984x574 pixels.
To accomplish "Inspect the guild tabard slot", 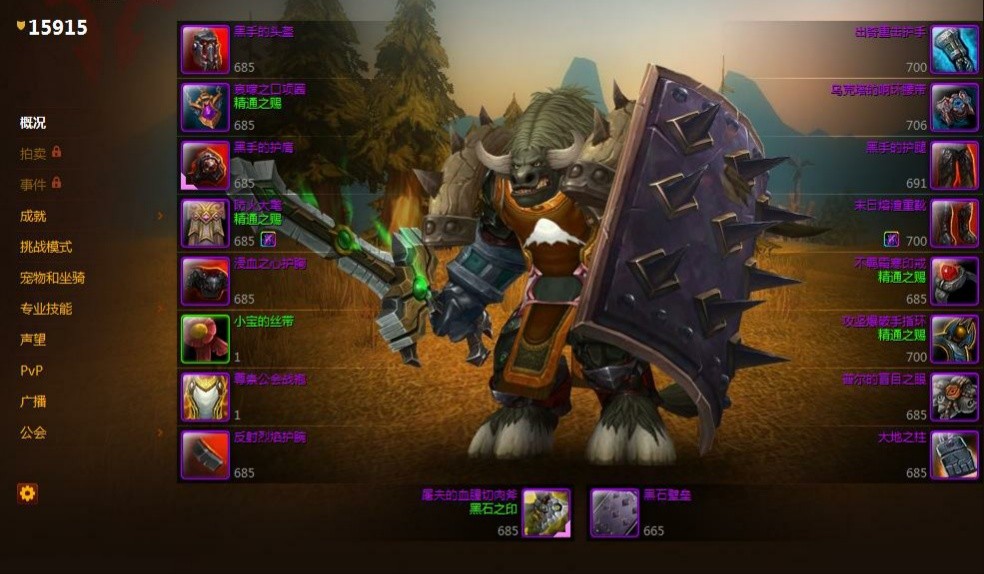I will click(x=205, y=397).
